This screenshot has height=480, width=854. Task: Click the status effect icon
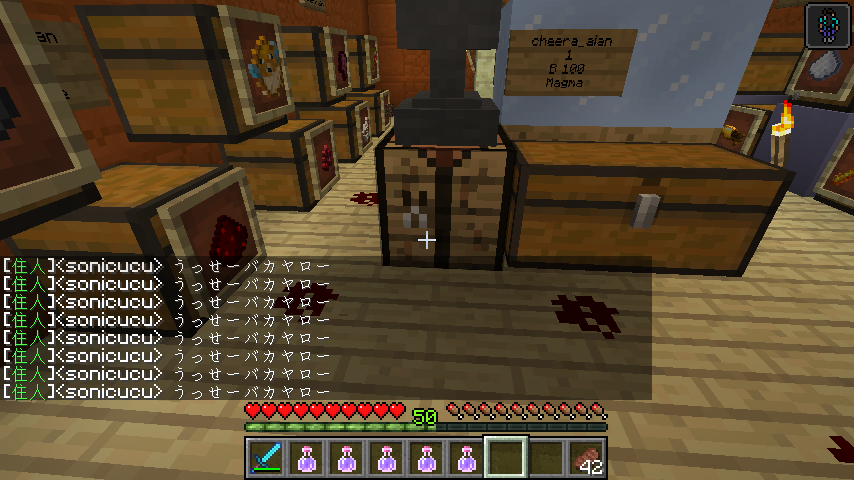click(827, 26)
